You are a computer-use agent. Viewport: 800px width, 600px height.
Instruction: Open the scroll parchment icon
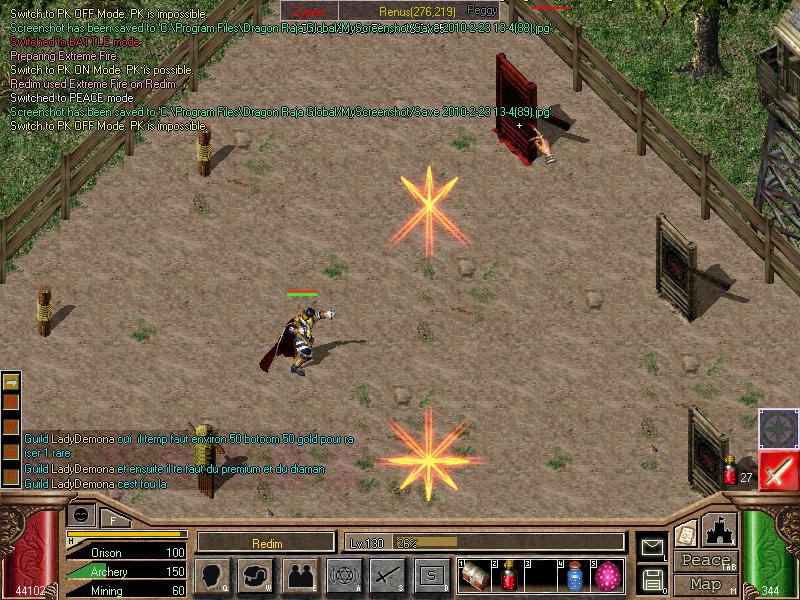pyautogui.click(x=686, y=533)
